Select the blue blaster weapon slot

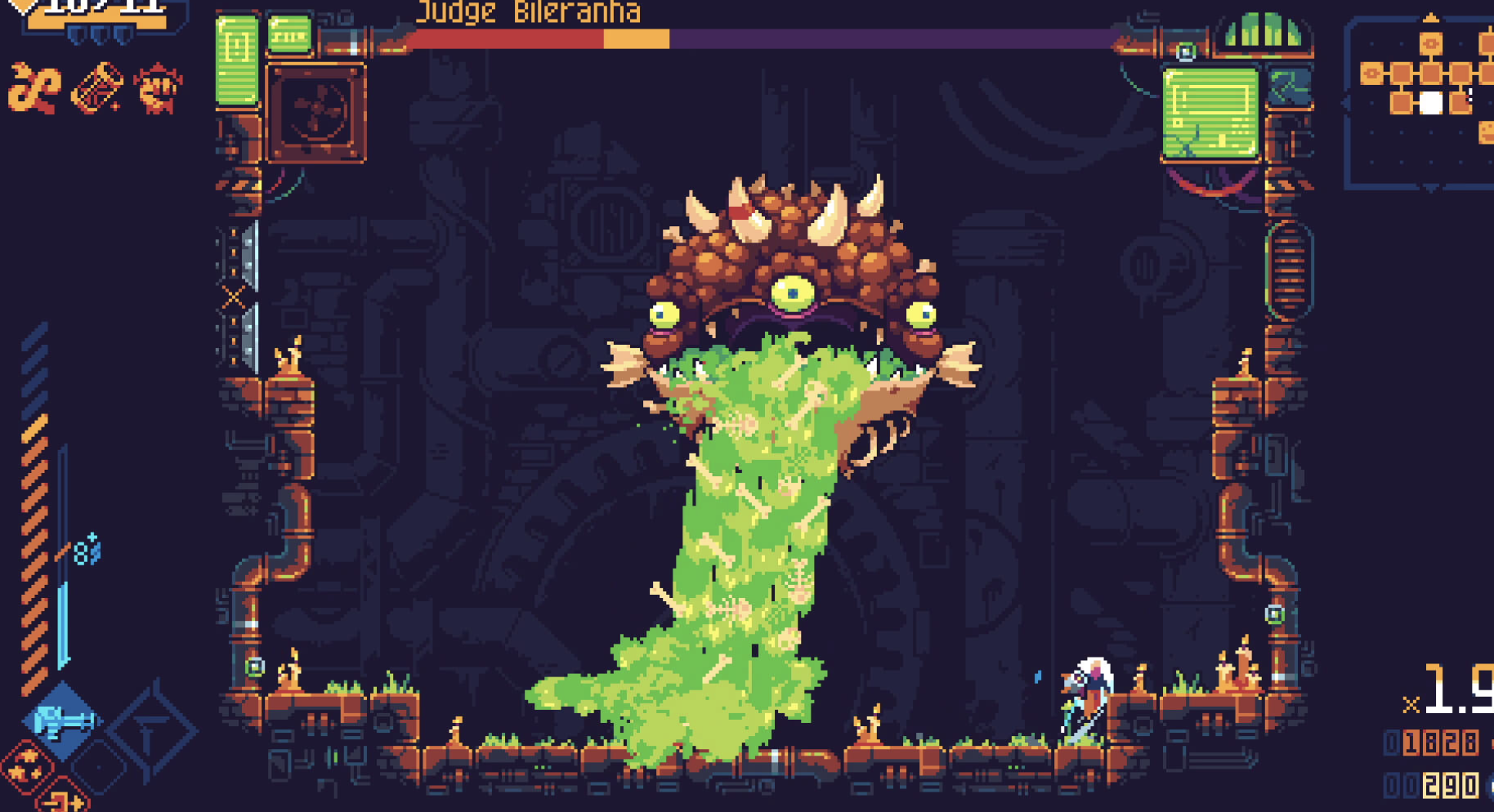point(64,721)
